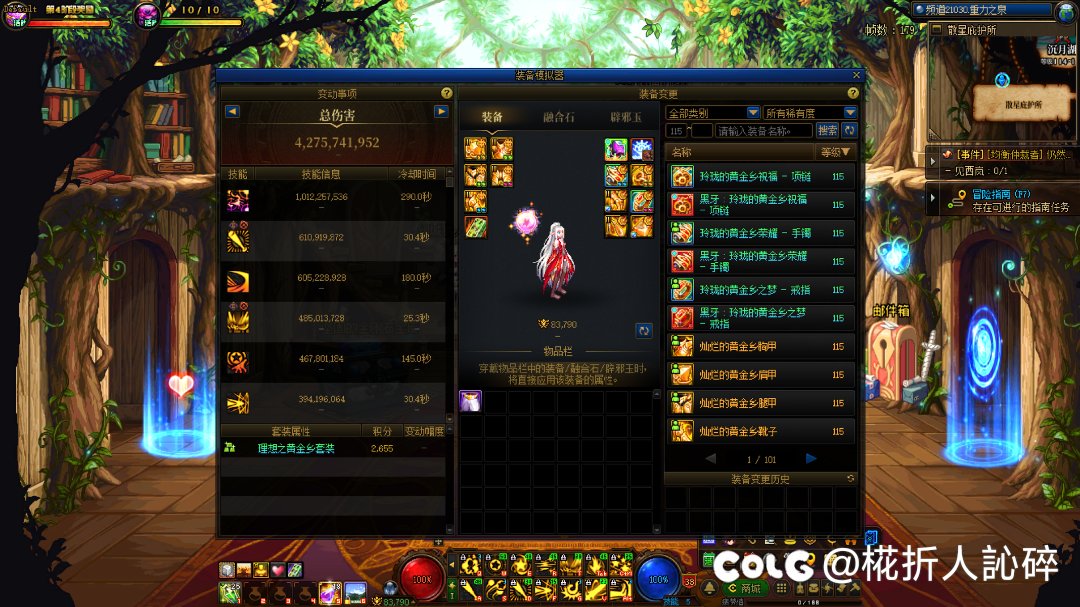Close the equipment simulator window

(856, 75)
